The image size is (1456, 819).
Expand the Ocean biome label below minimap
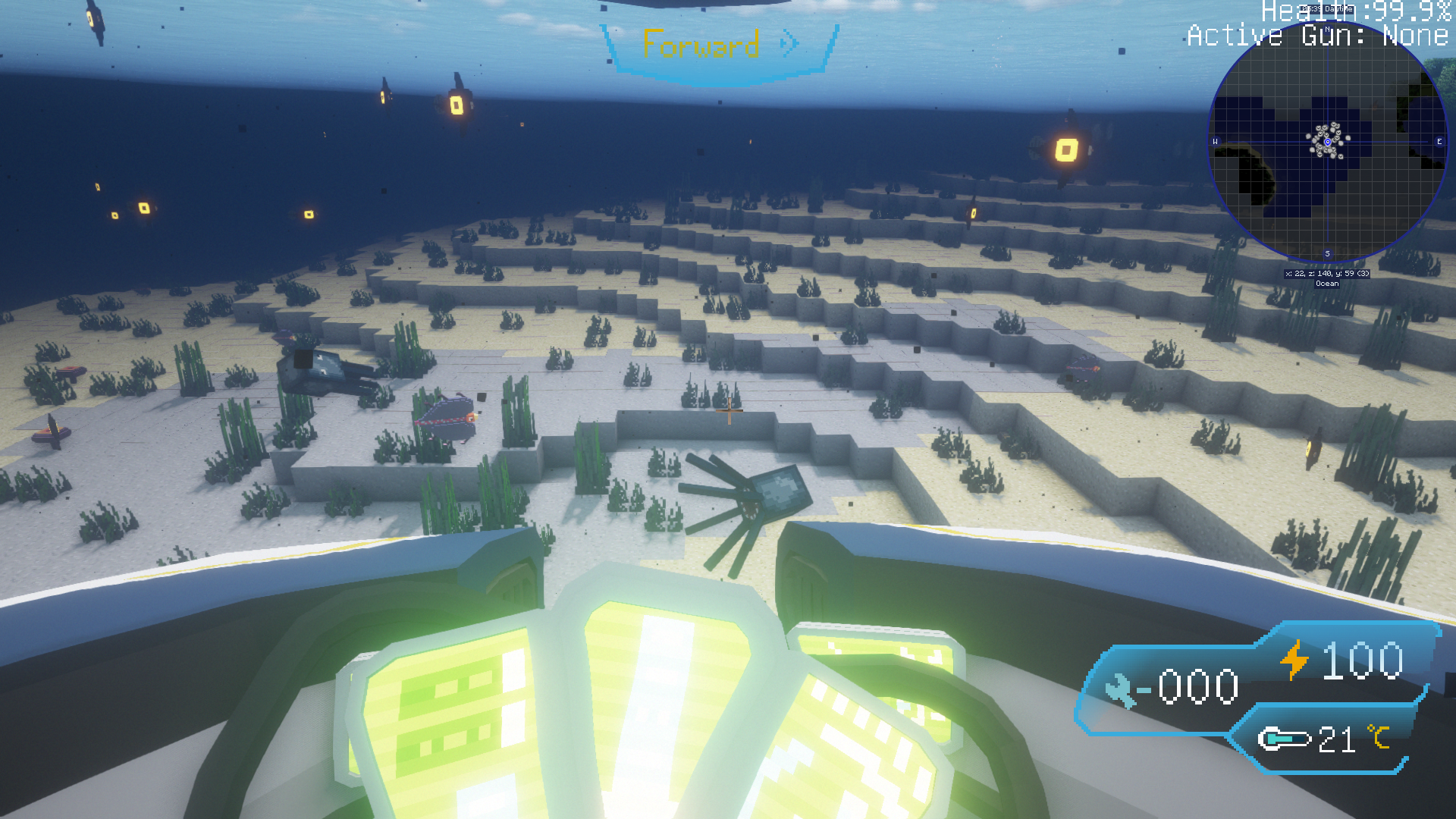click(1327, 284)
